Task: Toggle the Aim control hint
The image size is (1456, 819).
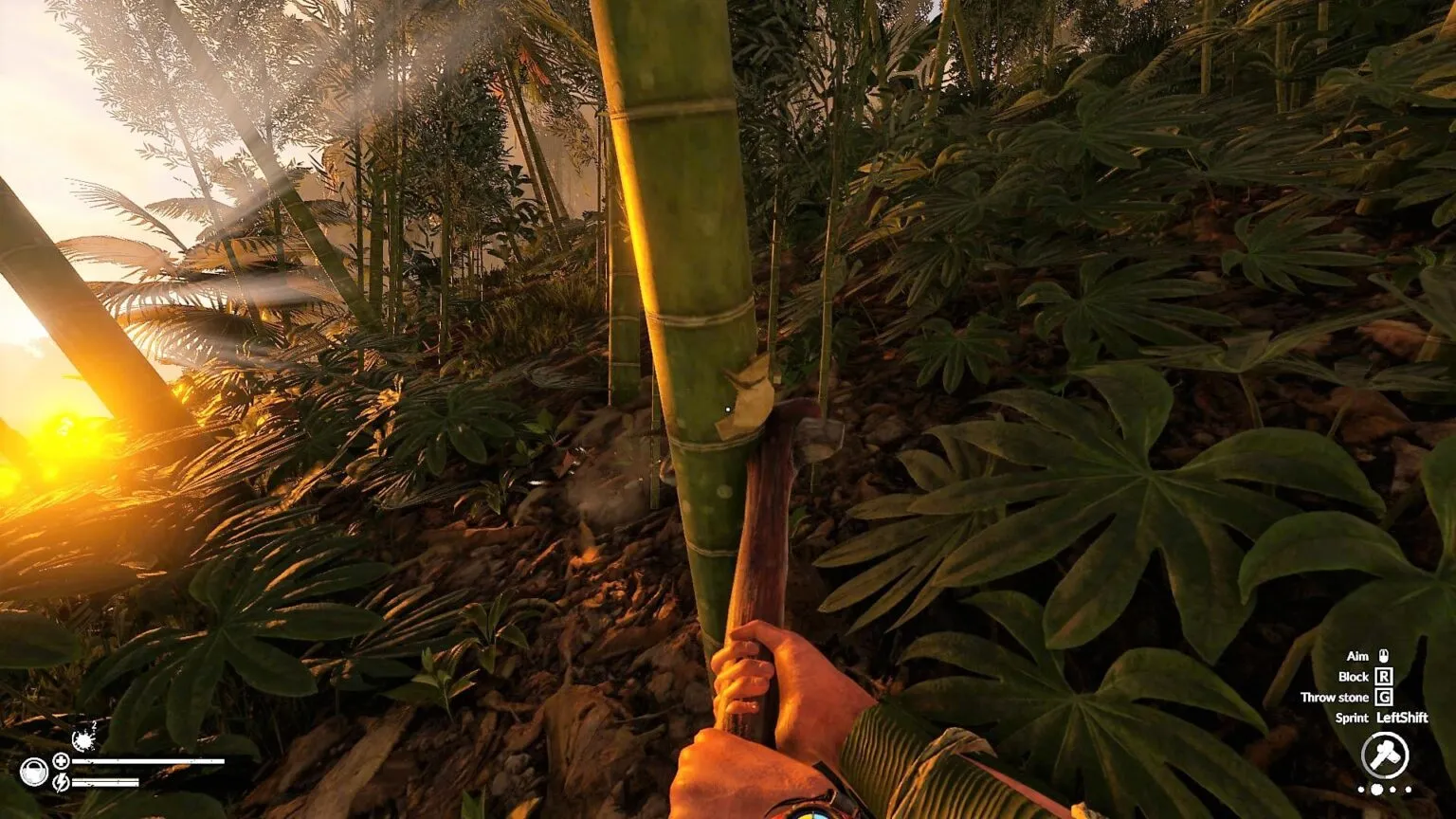Action: [1370, 656]
